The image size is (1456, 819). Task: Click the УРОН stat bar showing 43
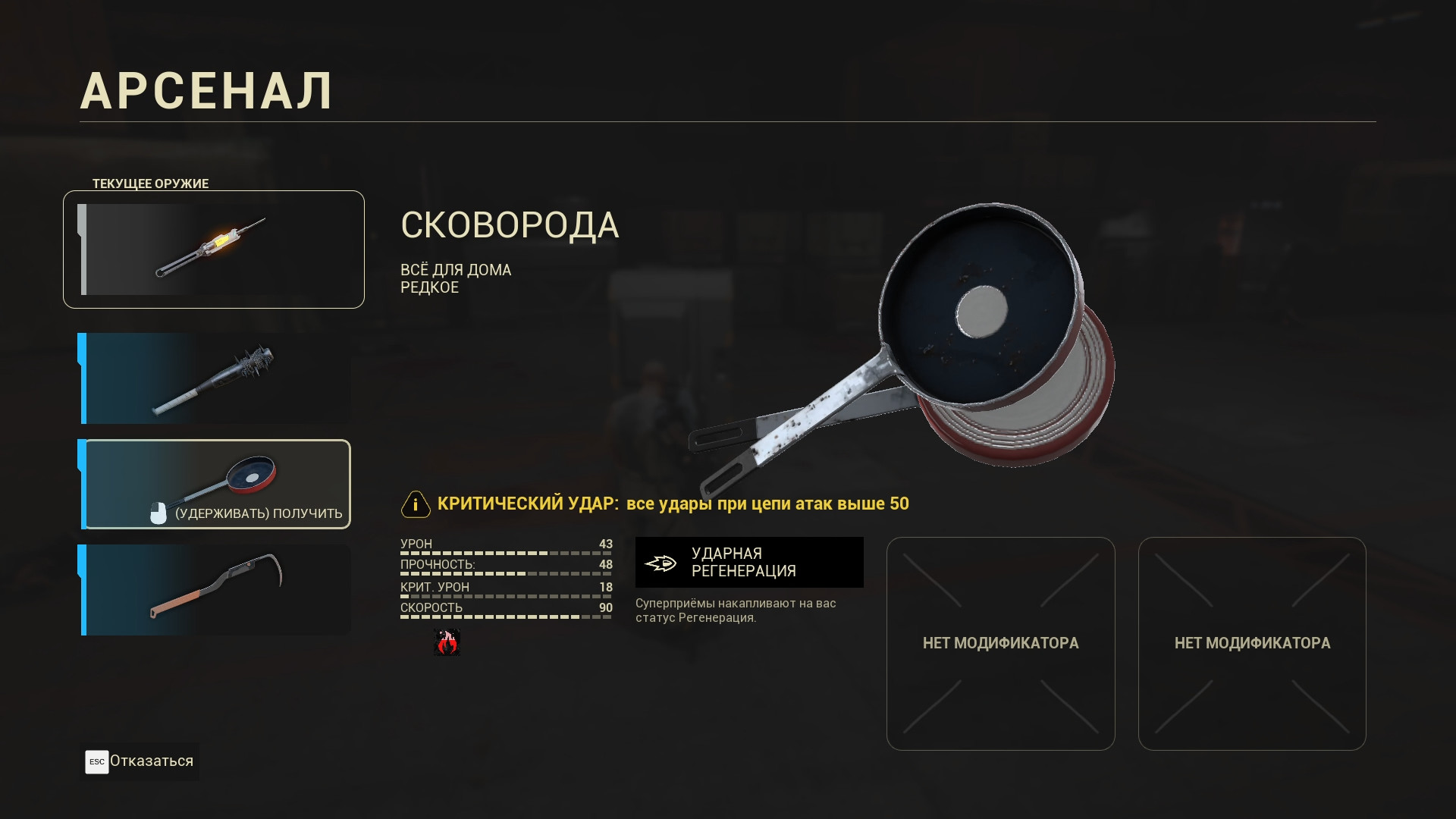506,548
